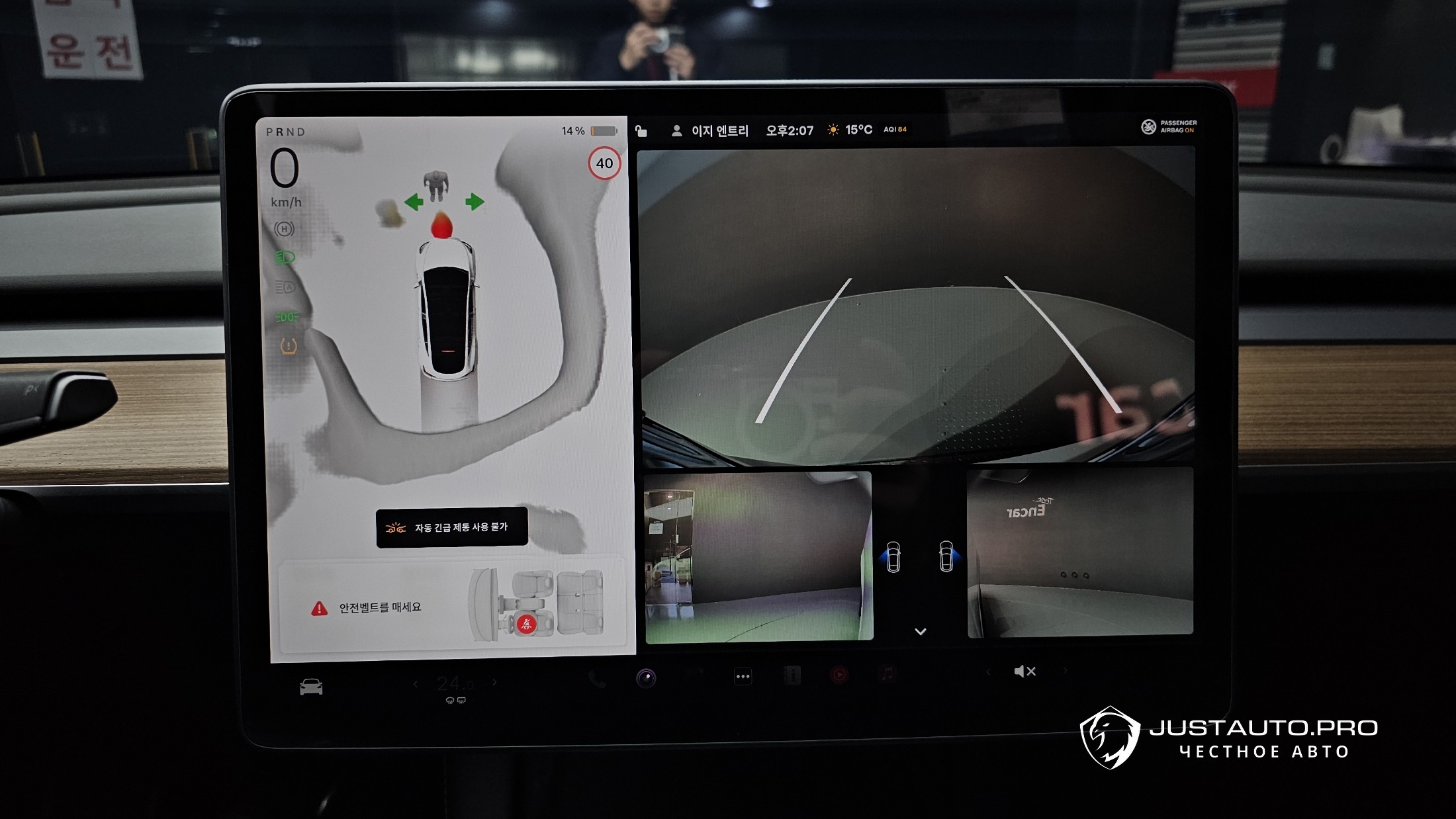The image size is (1456, 819).
Task: Toggle the headlight low-beam indicator
Action: (285, 257)
